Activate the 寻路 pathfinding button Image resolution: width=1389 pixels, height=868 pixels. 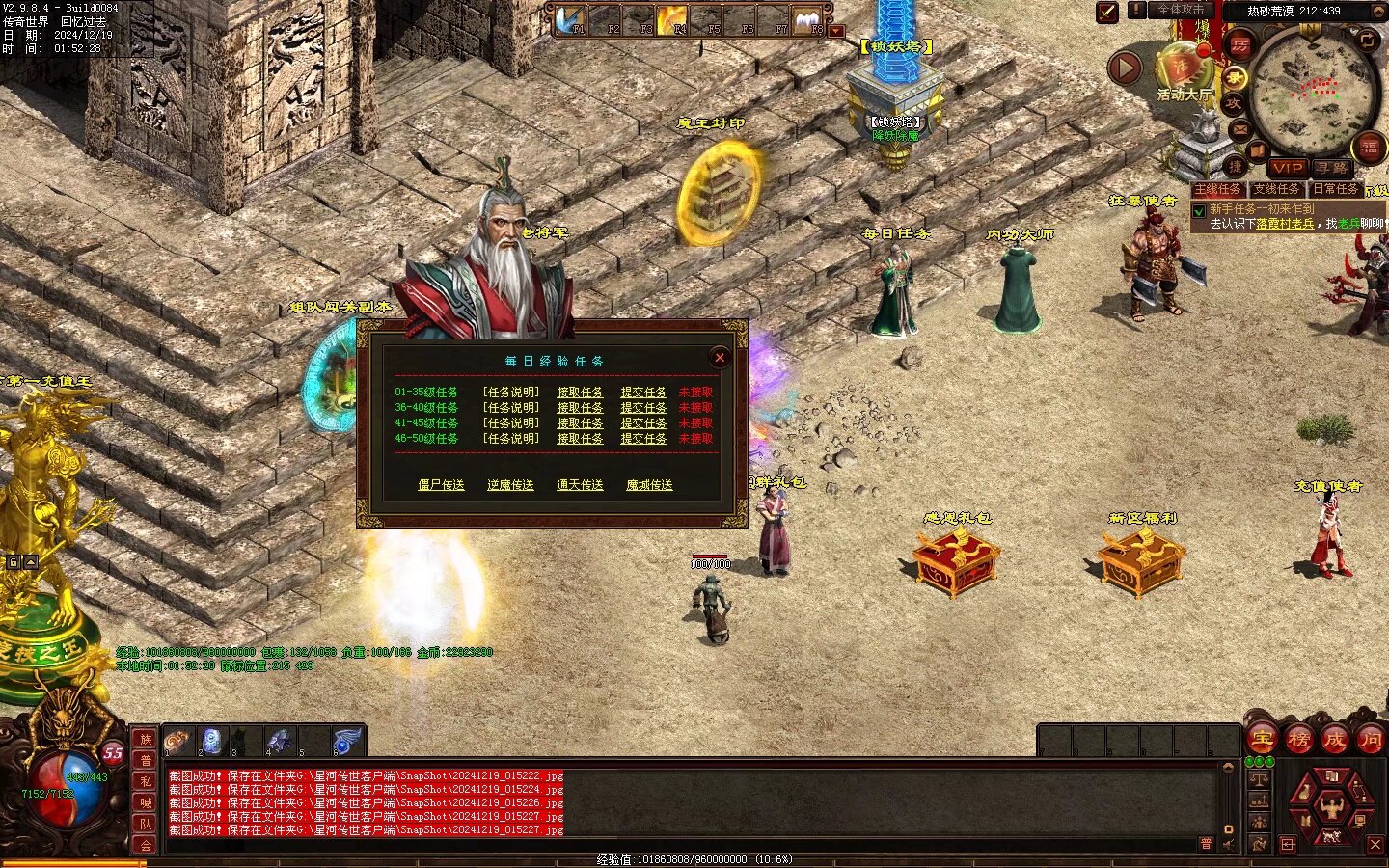pos(1332,168)
